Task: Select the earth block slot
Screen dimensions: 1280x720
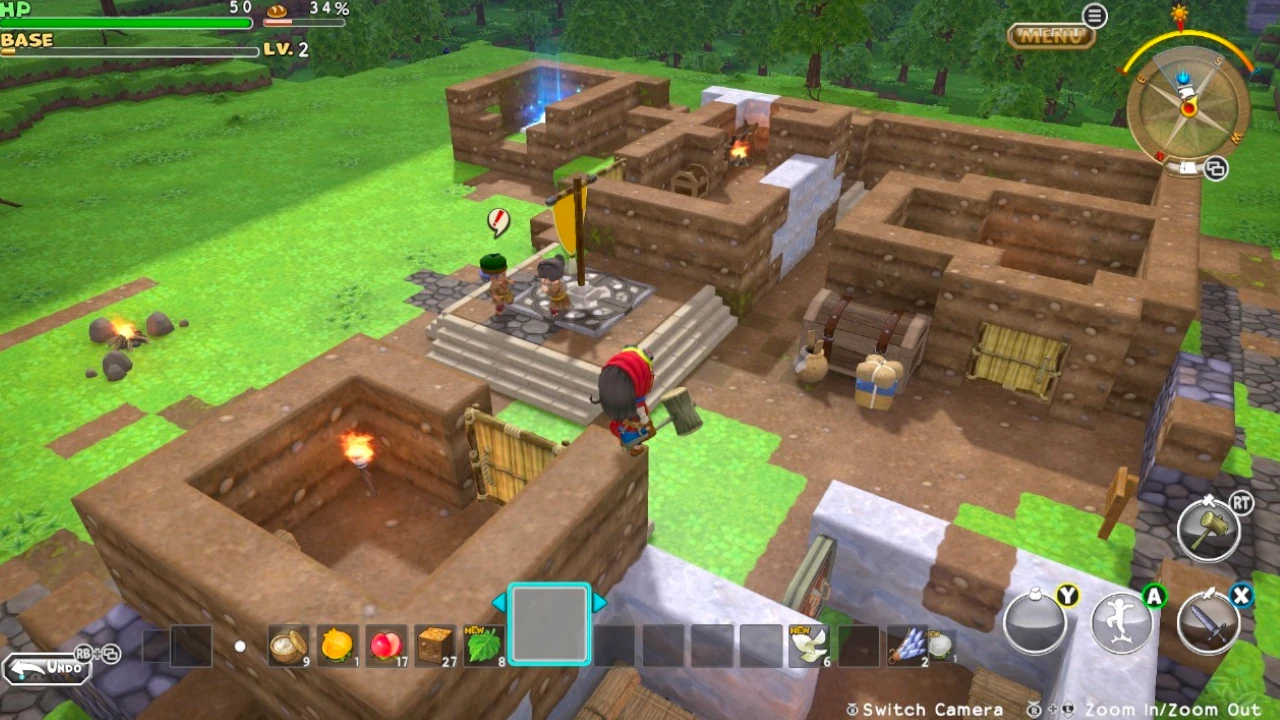Action: click(436, 646)
